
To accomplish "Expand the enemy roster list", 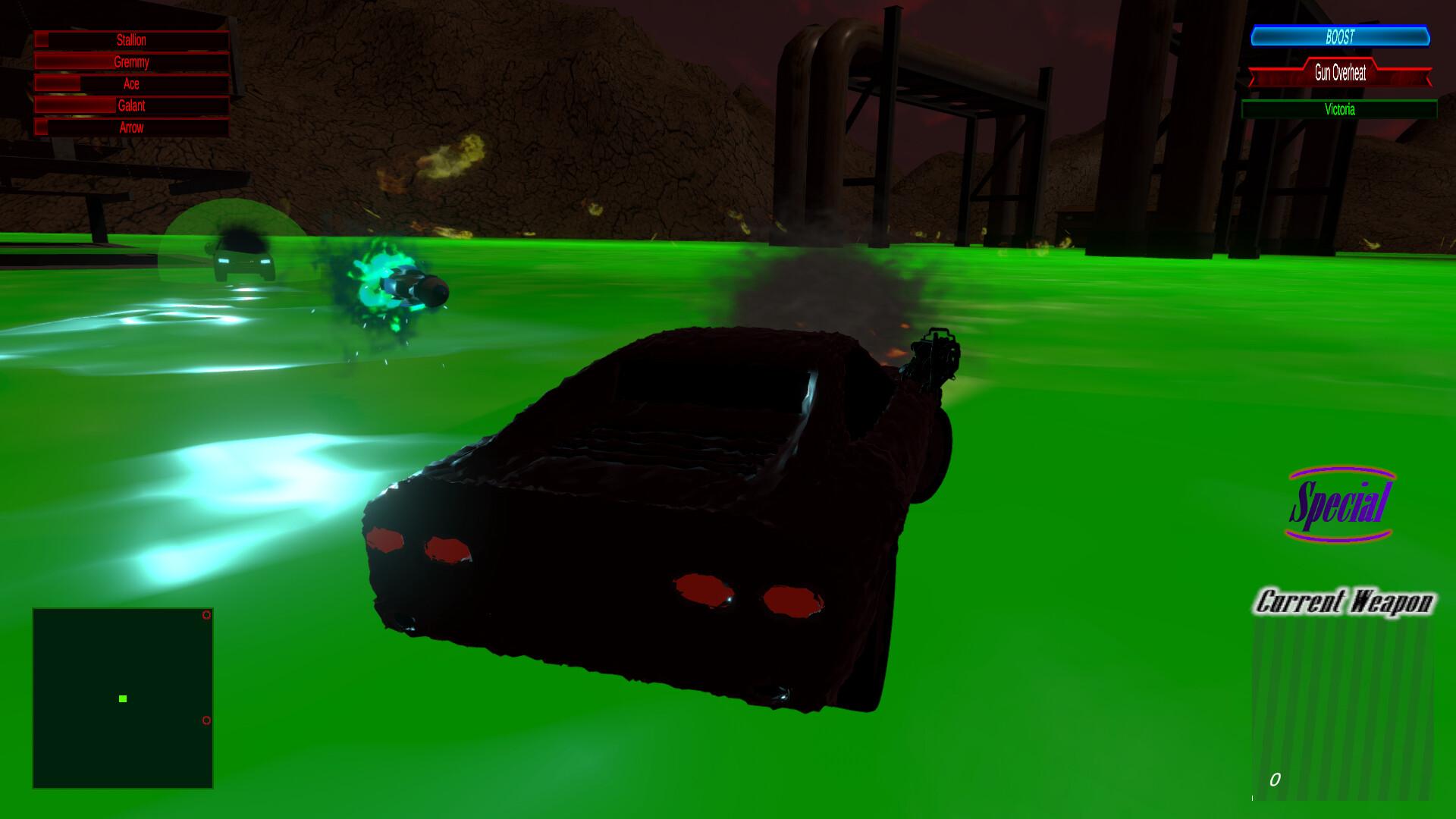I will click(130, 83).
